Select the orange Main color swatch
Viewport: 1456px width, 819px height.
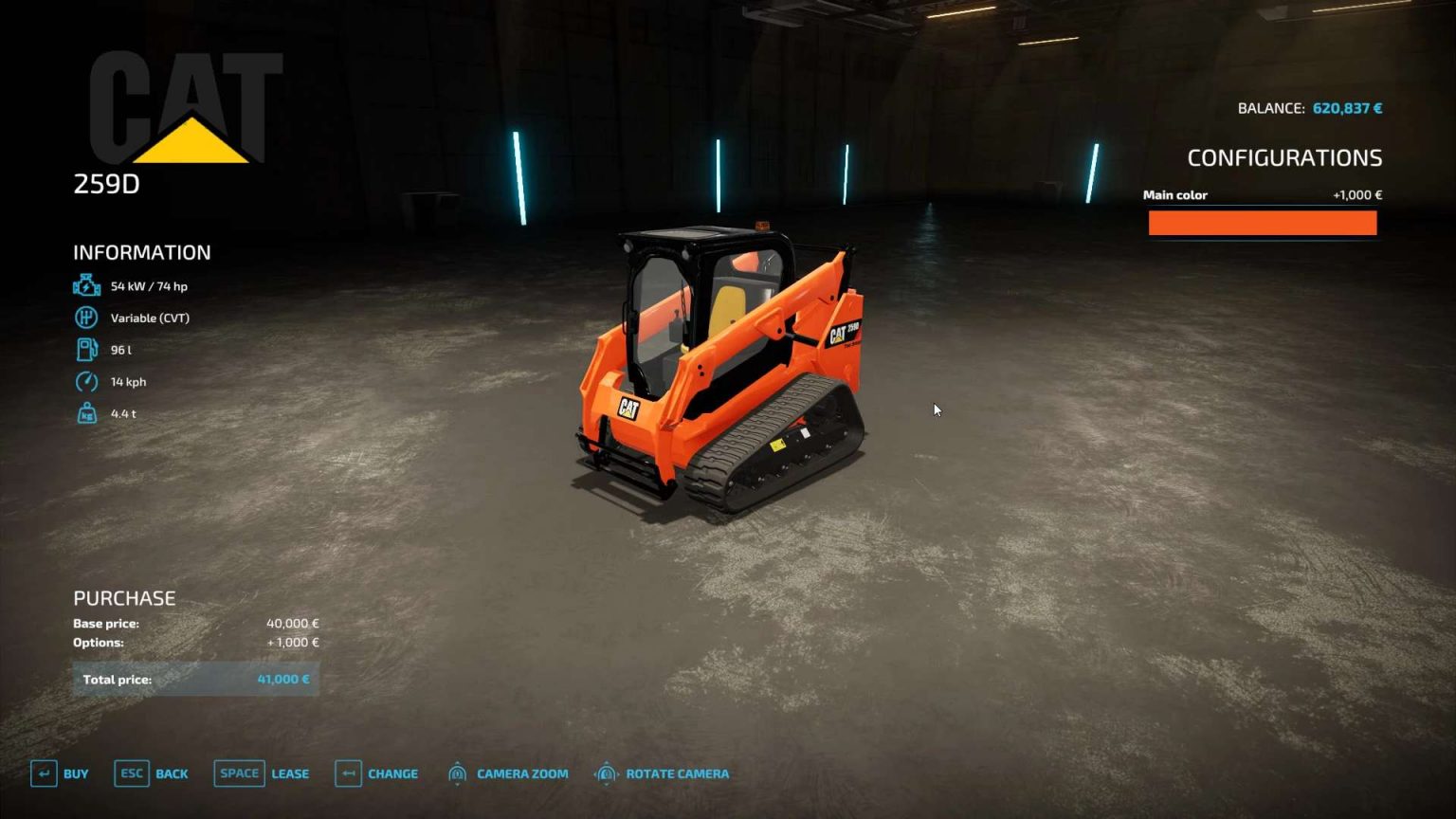pos(1262,222)
